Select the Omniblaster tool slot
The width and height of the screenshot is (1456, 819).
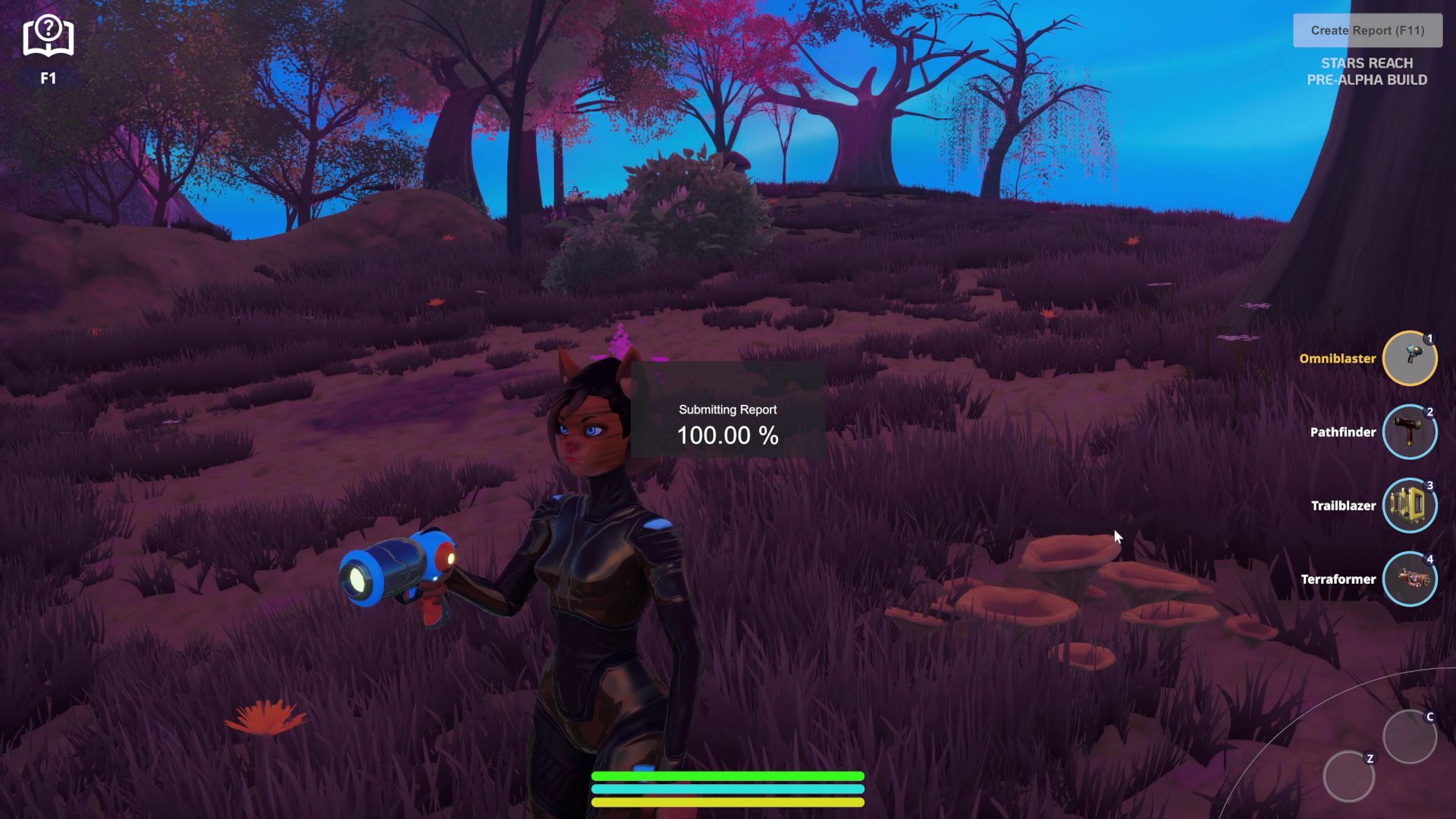[1409, 359]
